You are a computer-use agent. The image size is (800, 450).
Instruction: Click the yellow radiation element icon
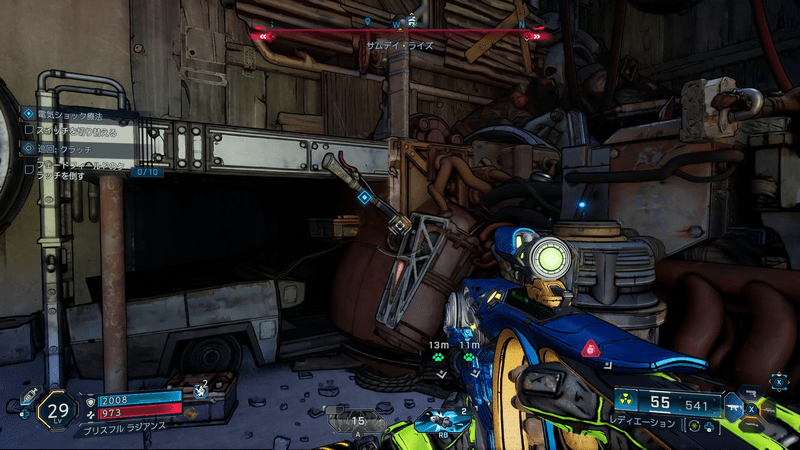pyautogui.click(x=625, y=400)
